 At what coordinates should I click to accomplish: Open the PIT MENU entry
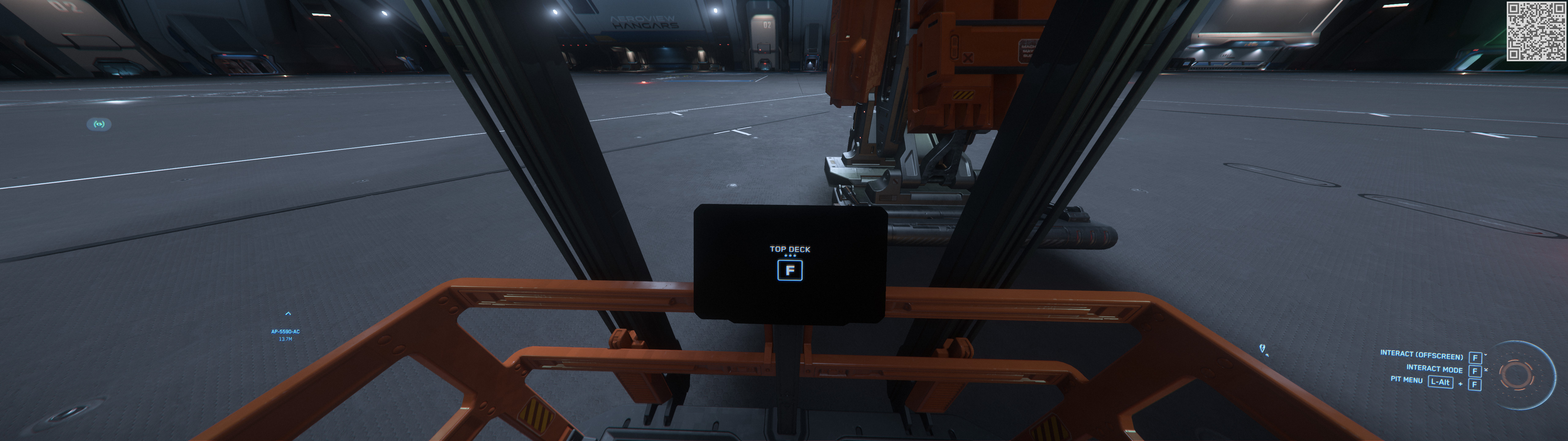1407,381
